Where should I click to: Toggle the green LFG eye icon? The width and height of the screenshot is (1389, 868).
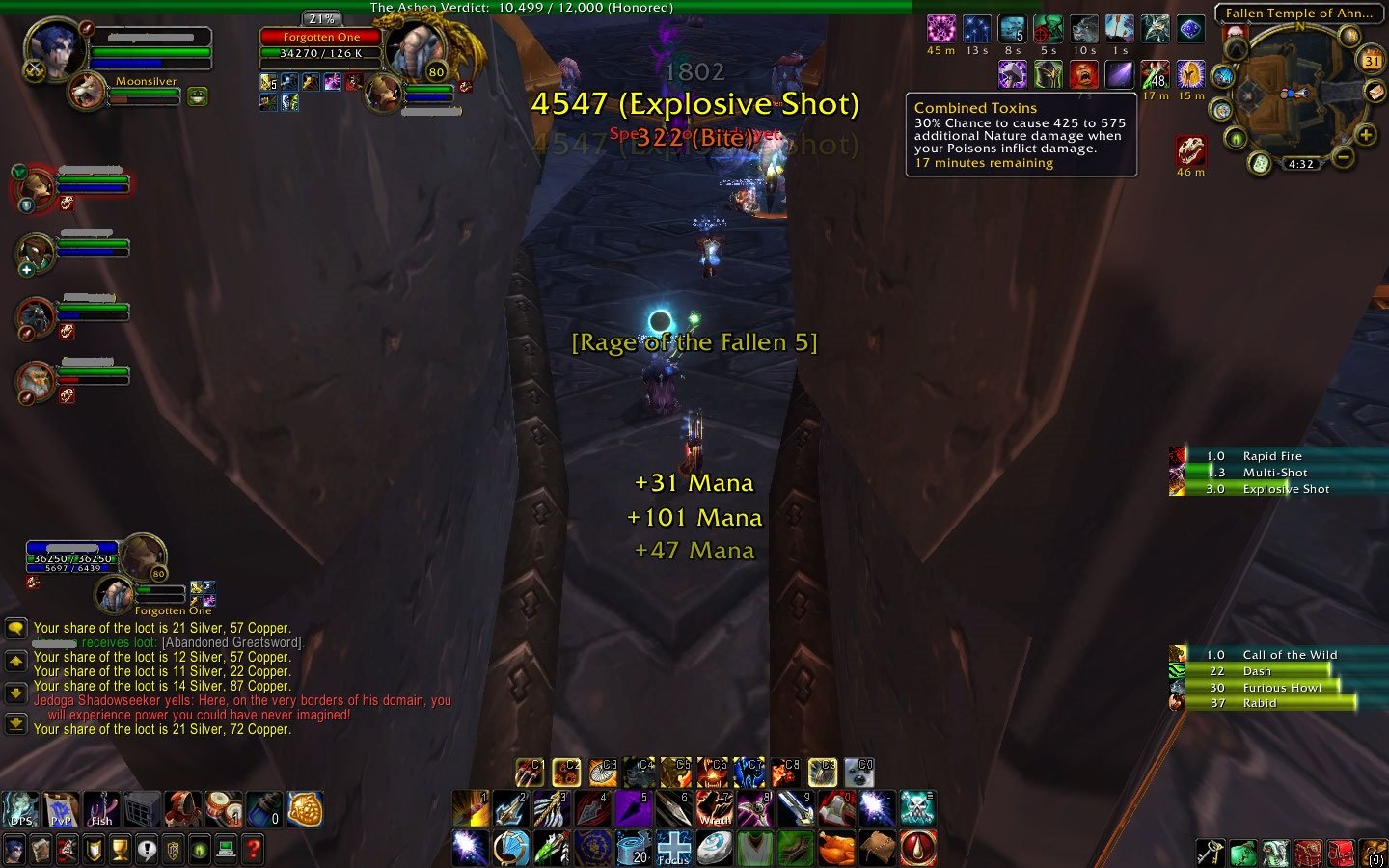[201, 849]
